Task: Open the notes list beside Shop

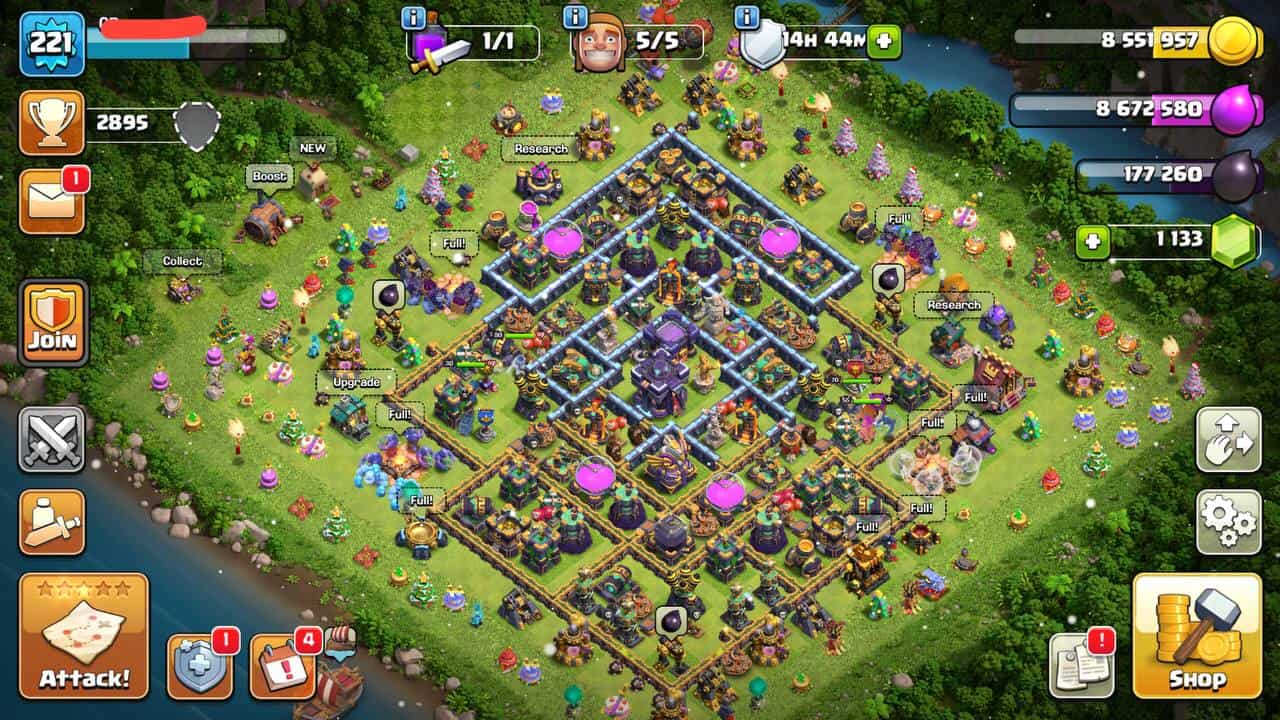Action: pos(1081,666)
